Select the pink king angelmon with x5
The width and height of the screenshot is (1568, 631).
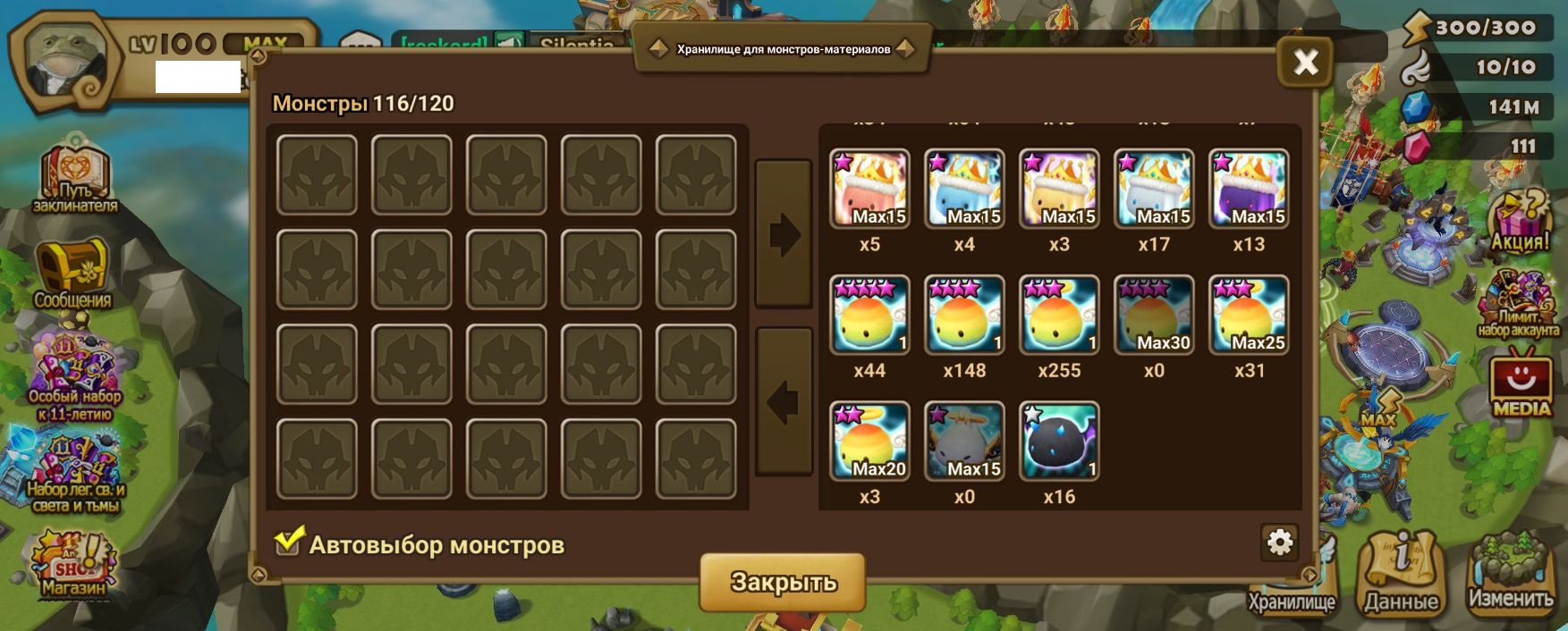tap(869, 189)
